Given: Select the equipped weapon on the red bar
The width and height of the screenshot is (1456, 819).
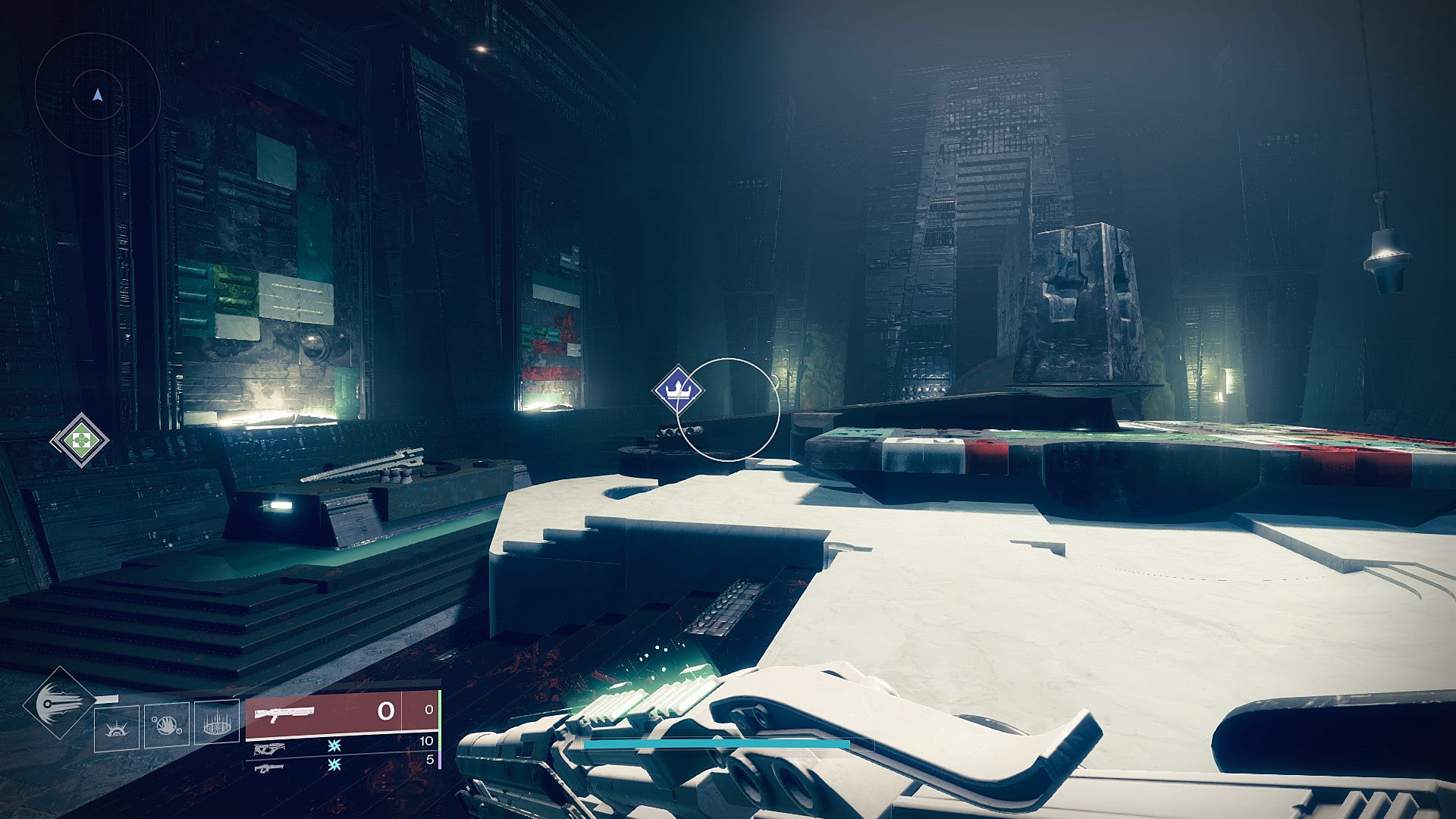Looking at the screenshot, I should 284,713.
